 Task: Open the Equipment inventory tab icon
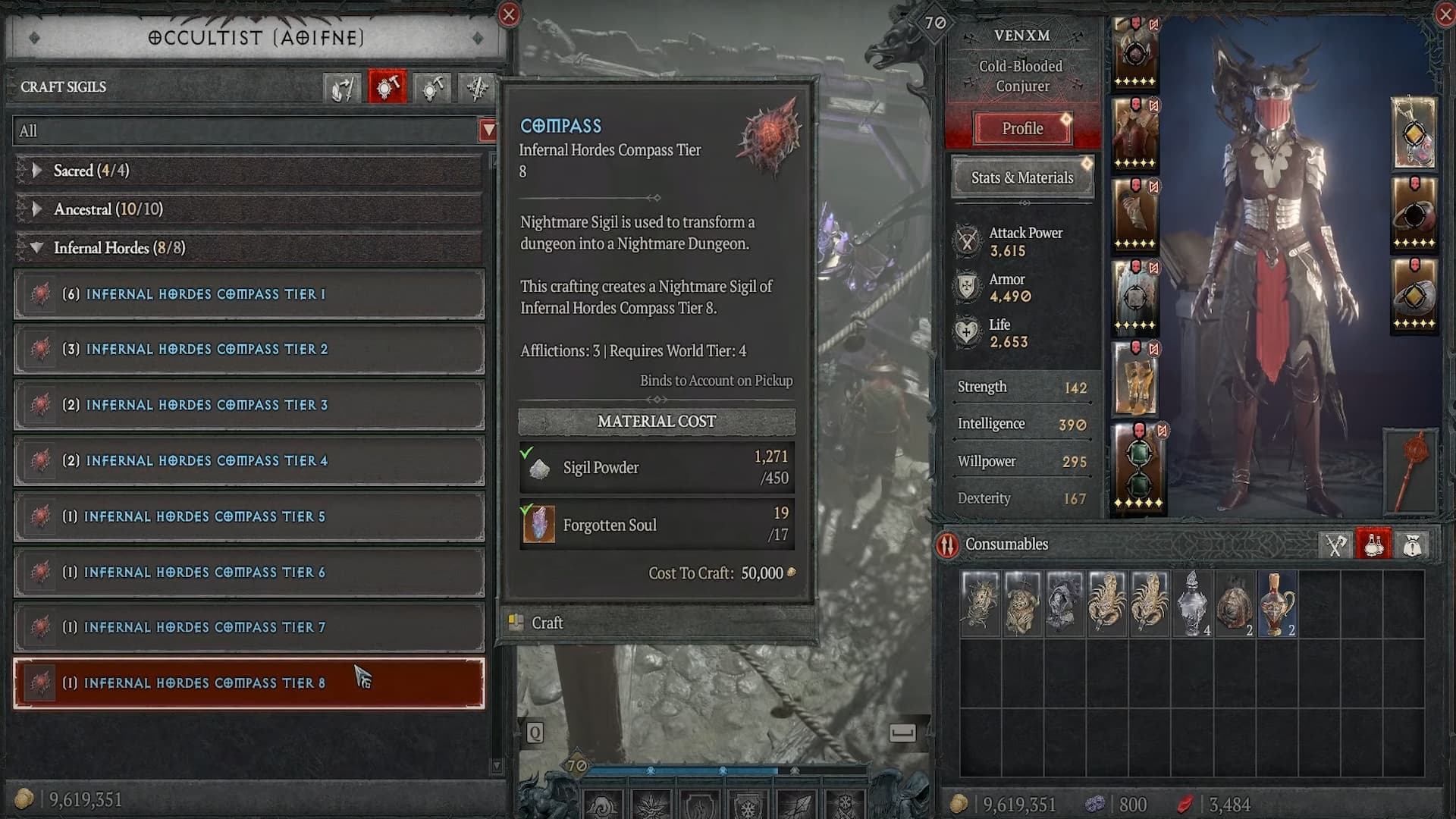pyautogui.click(x=1335, y=544)
